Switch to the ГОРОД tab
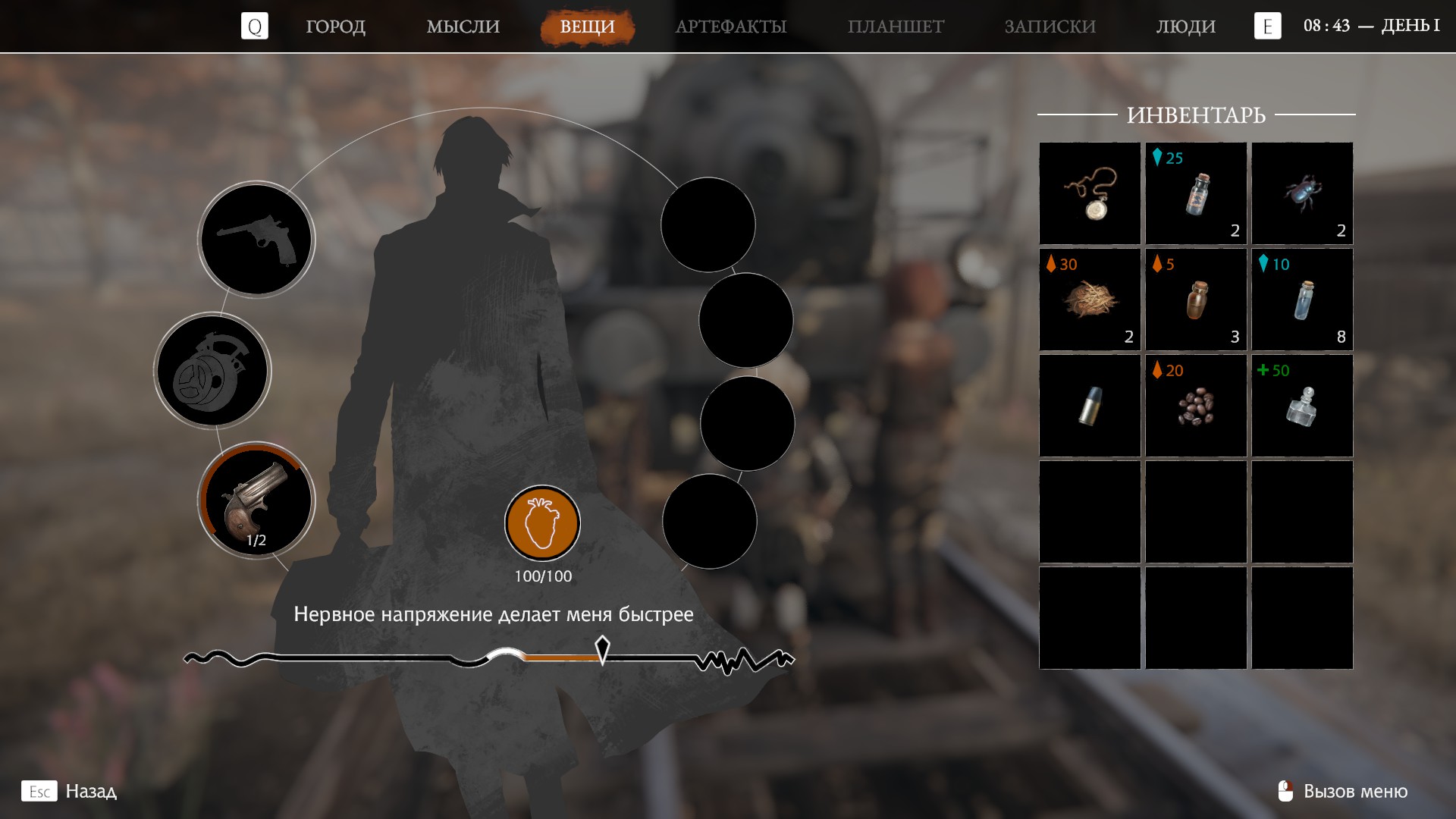Image resolution: width=1456 pixels, height=819 pixels. click(335, 27)
